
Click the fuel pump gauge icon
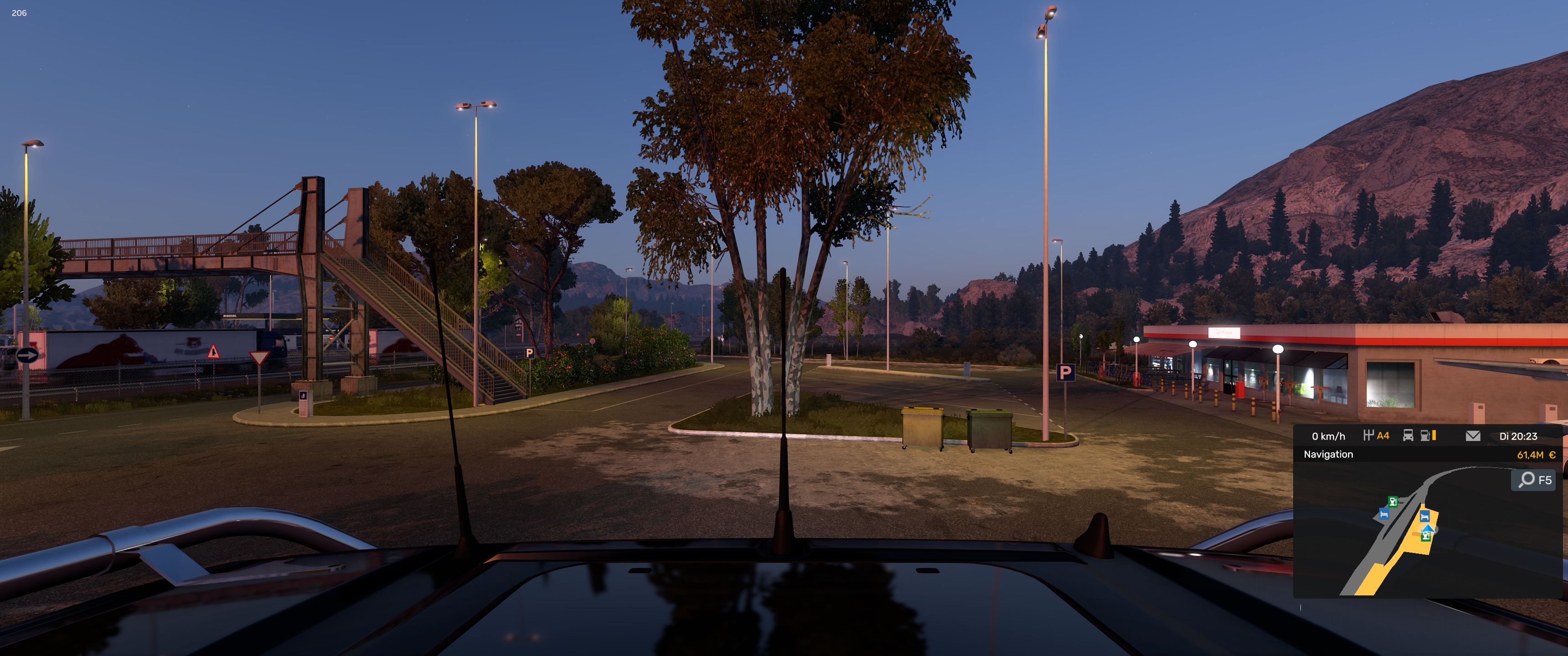coord(1426,436)
